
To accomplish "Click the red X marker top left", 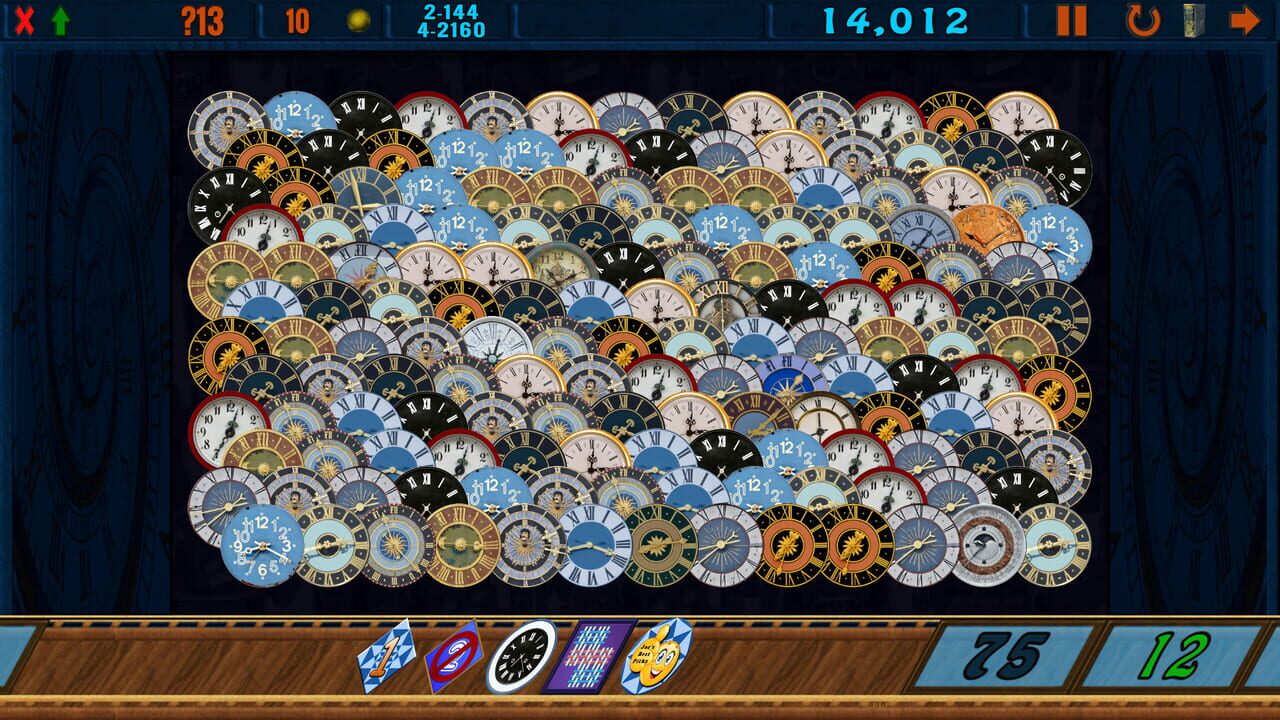I will [x=25, y=18].
